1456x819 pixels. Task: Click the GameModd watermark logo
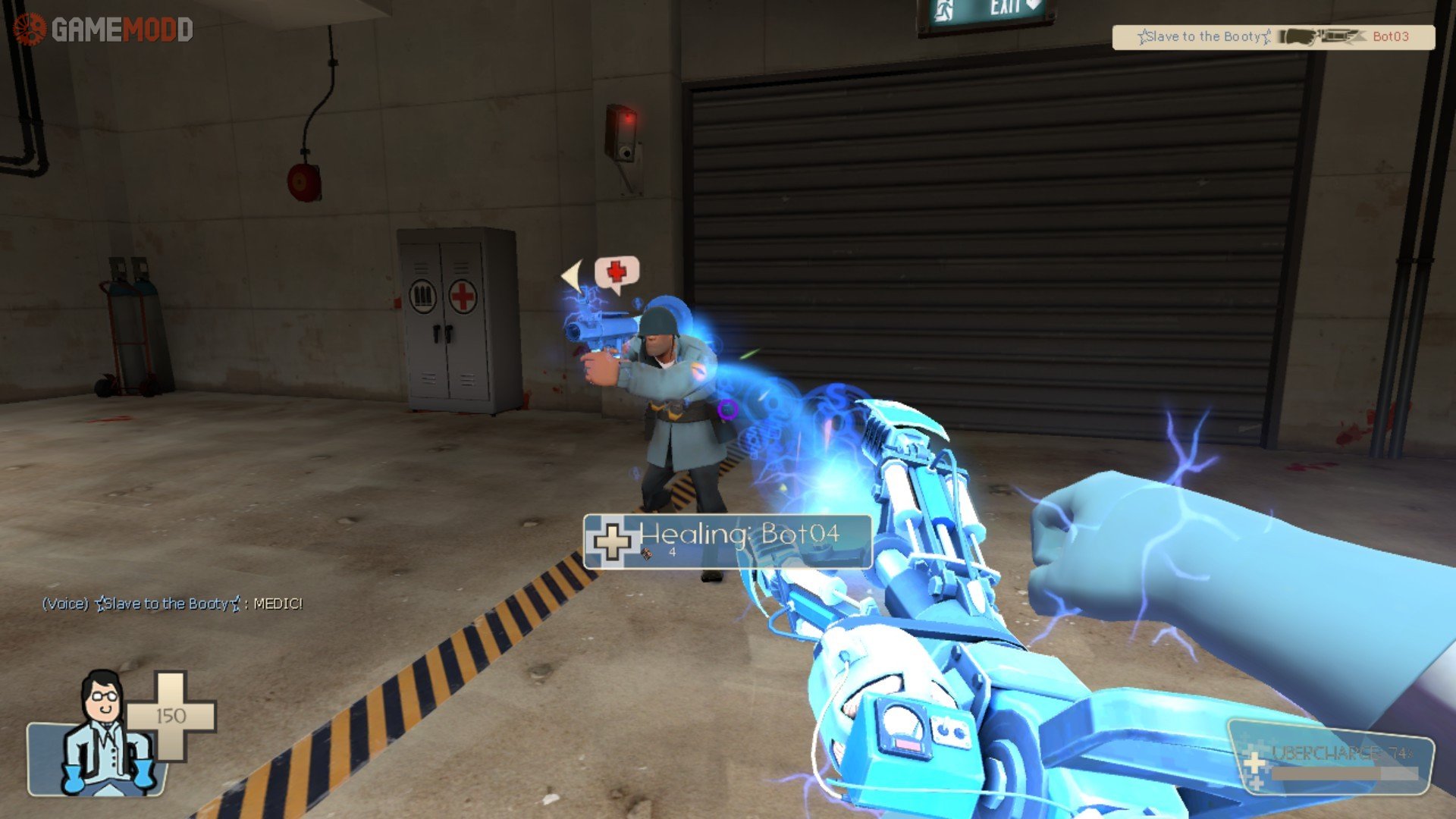pyautogui.click(x=103, y=30)
